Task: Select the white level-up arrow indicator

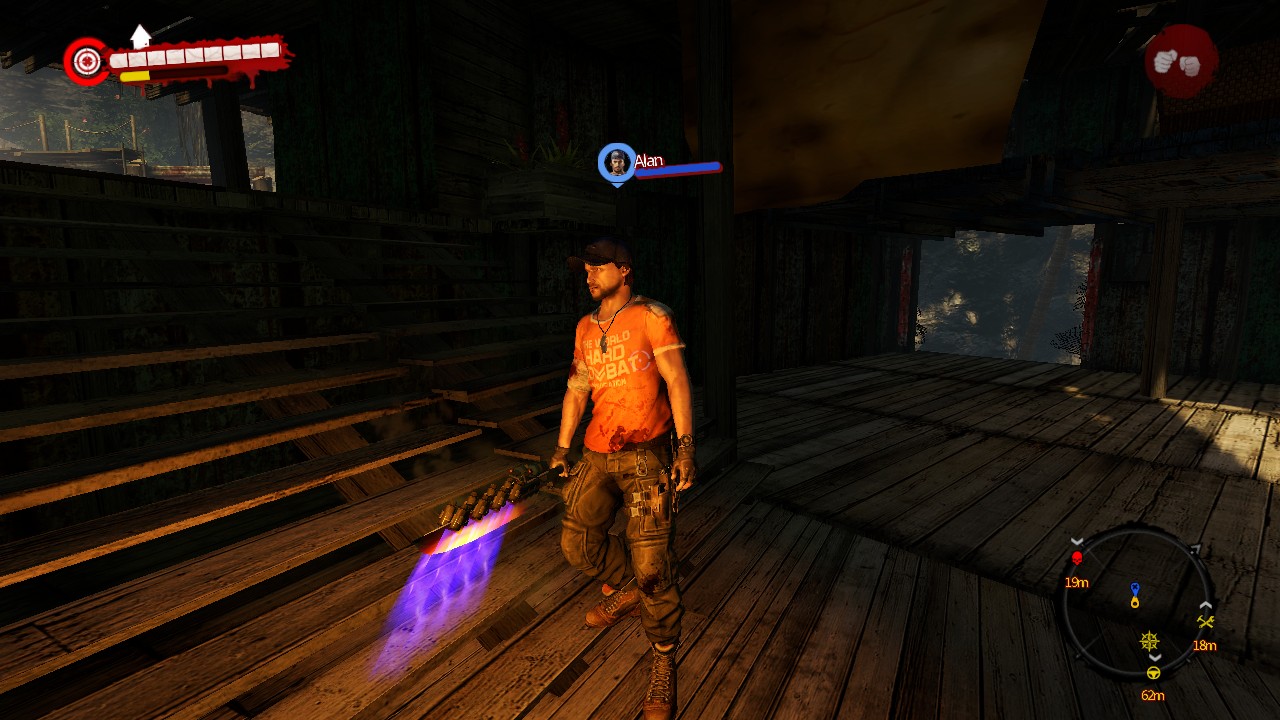Action: (x=140, y=37)
